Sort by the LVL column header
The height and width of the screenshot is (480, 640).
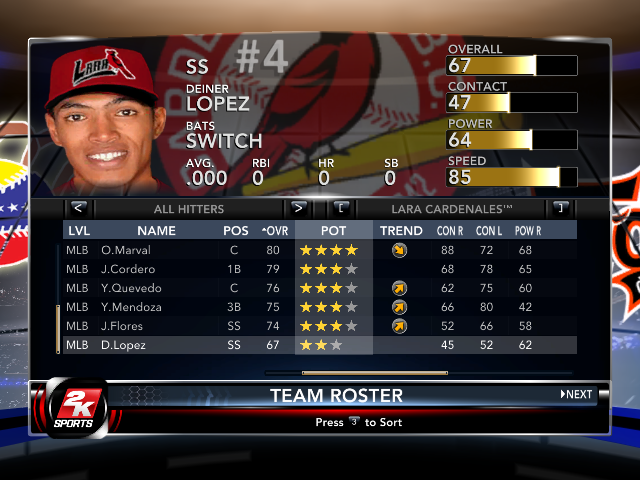point(79,231)
